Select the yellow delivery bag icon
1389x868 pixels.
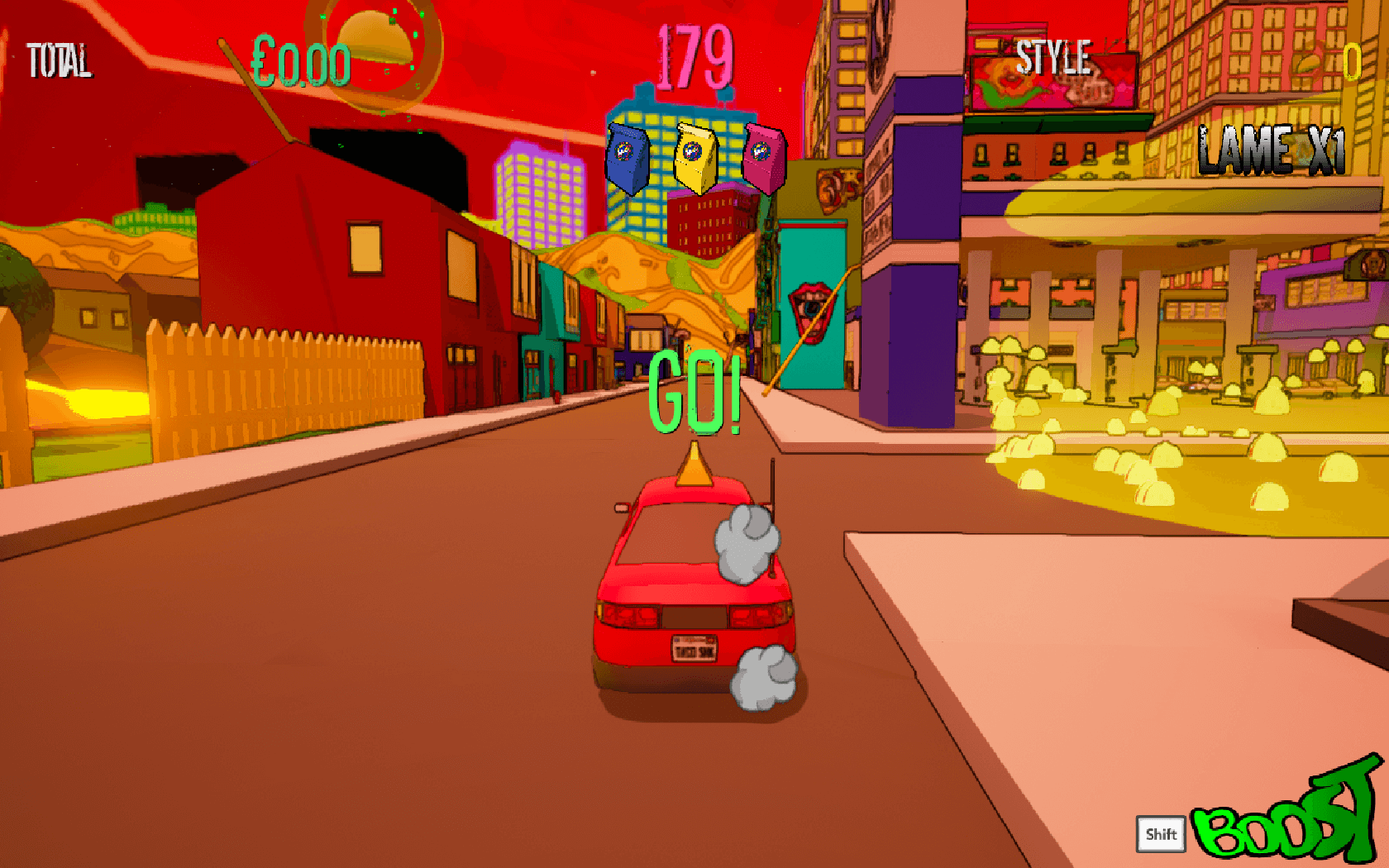point(696,157)
